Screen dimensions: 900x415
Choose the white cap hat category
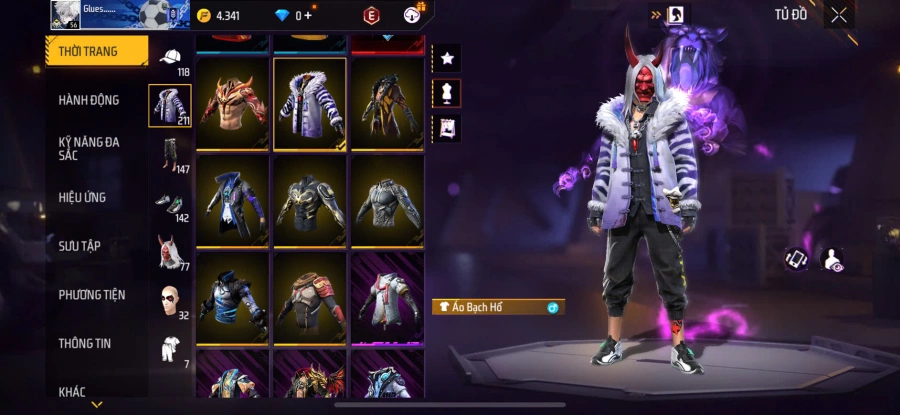click(x=170, y=58)
